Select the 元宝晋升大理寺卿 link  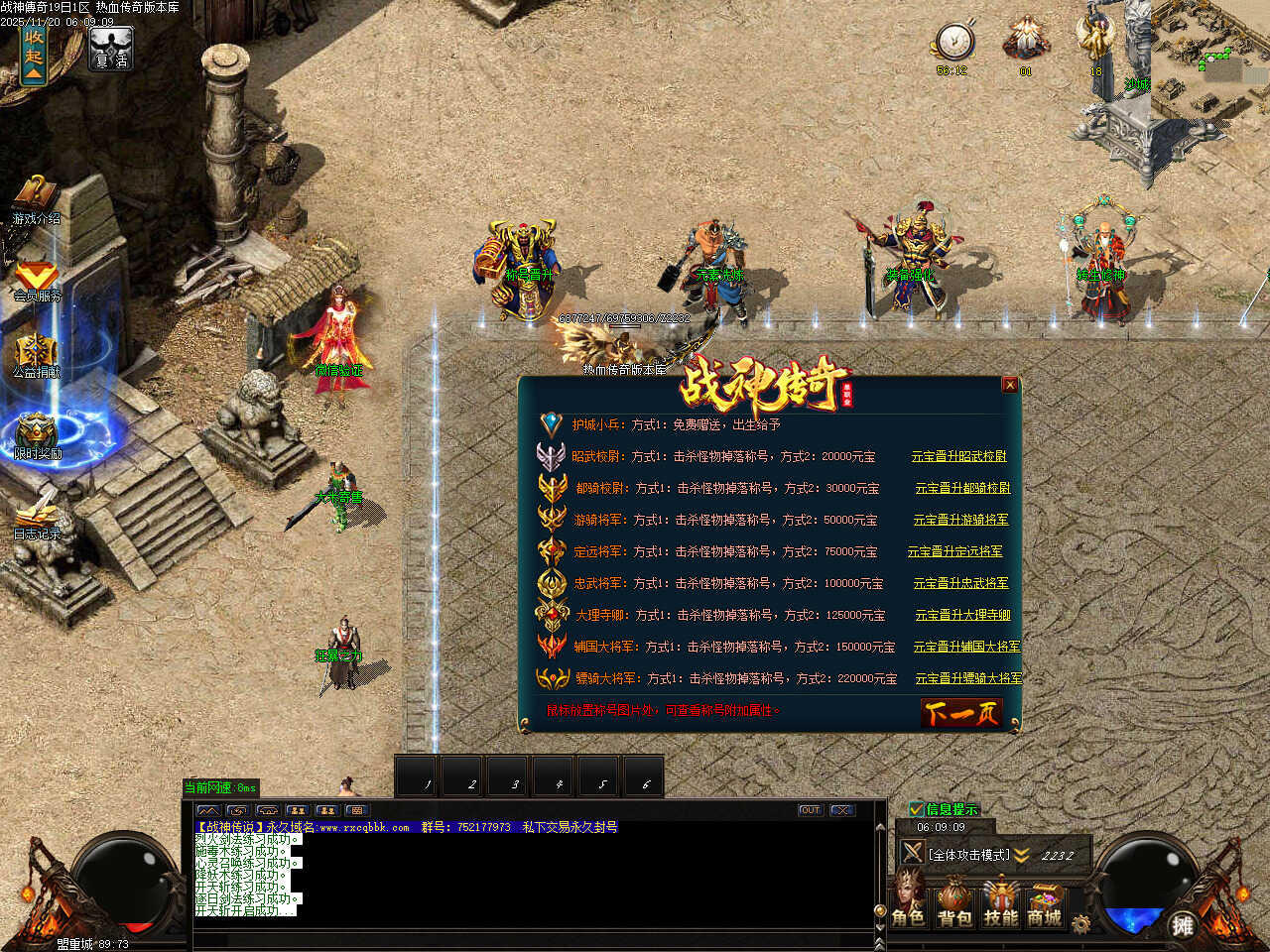pyautogui.click(x=962, y=615)
